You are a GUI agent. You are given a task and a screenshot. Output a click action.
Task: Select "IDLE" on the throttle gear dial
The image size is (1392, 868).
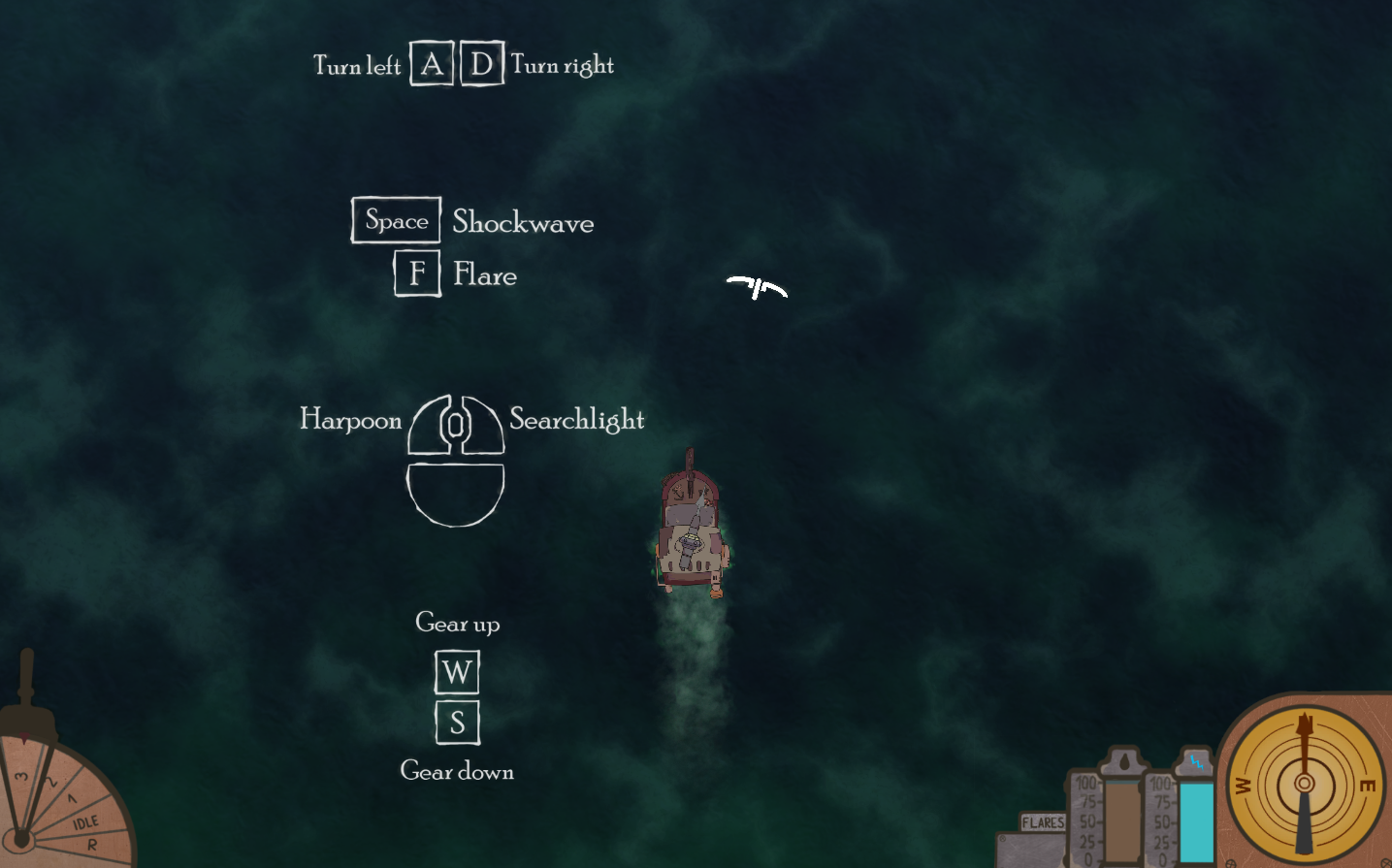85,821
